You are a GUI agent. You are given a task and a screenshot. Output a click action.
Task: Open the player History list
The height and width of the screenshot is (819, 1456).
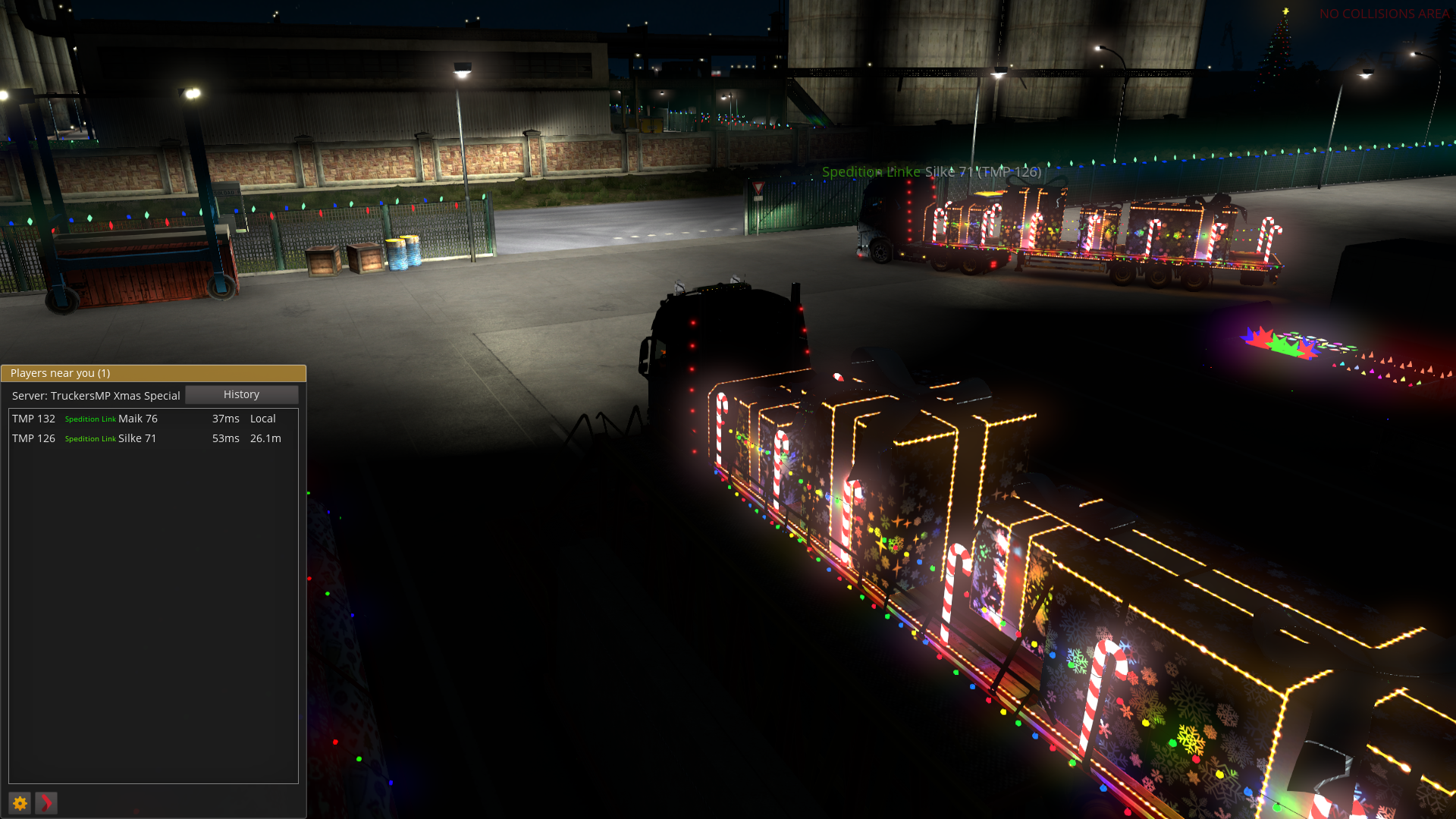[241, 394]
